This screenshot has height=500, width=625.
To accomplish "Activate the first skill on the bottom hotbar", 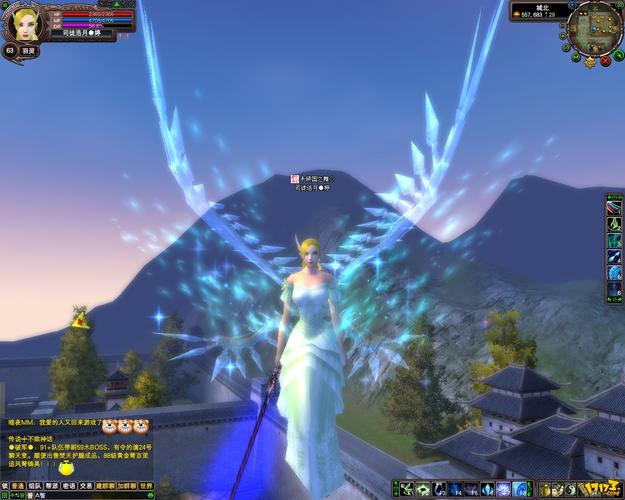I will (x=407, y=490).
